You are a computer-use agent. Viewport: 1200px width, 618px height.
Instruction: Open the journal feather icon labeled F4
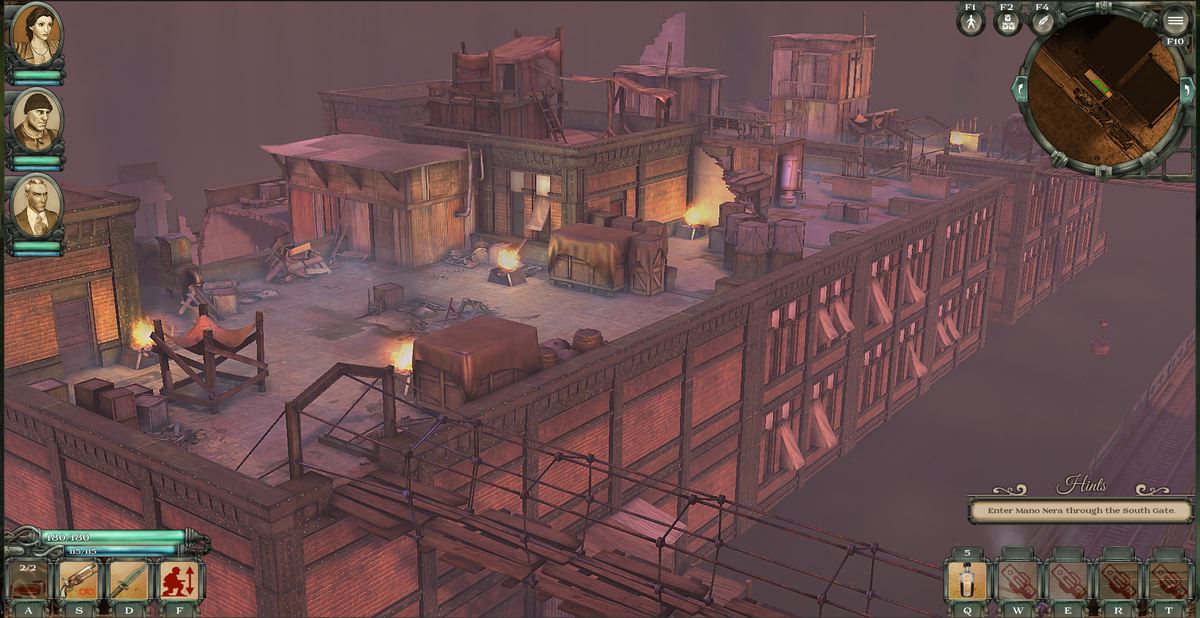tap(1043, 22)
